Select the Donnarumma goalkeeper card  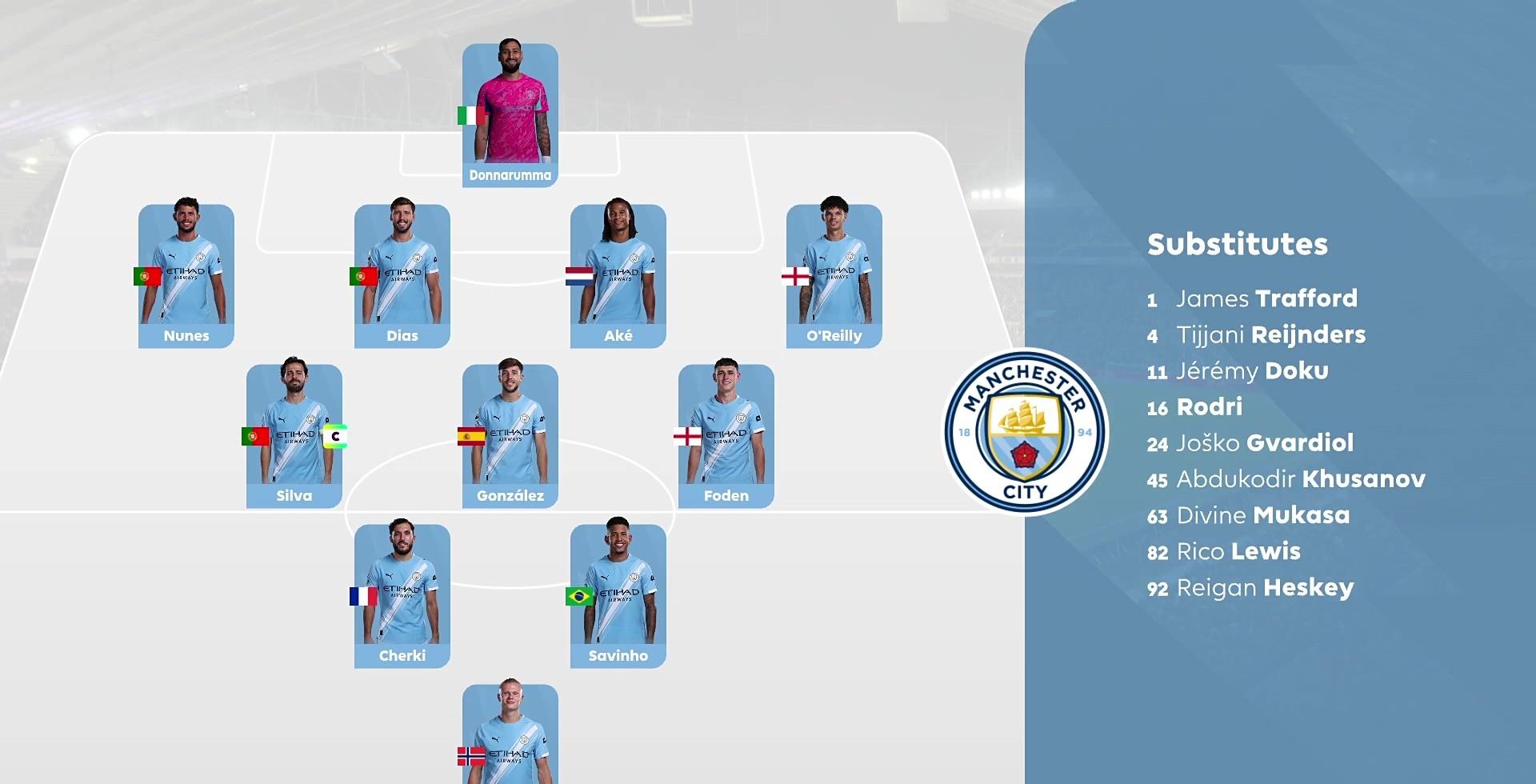tap(510, 115)
